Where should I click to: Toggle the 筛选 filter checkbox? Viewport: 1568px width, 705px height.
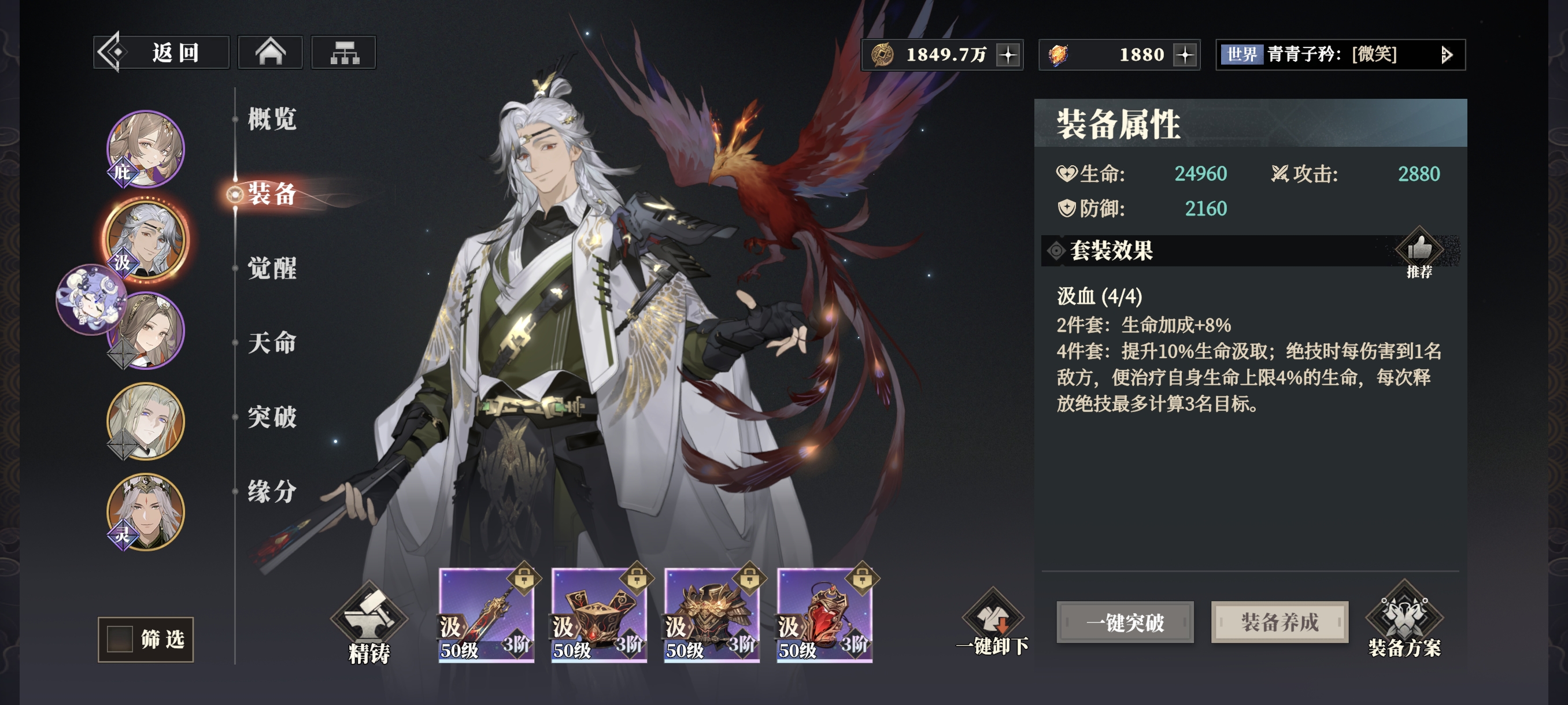(120, 639)
